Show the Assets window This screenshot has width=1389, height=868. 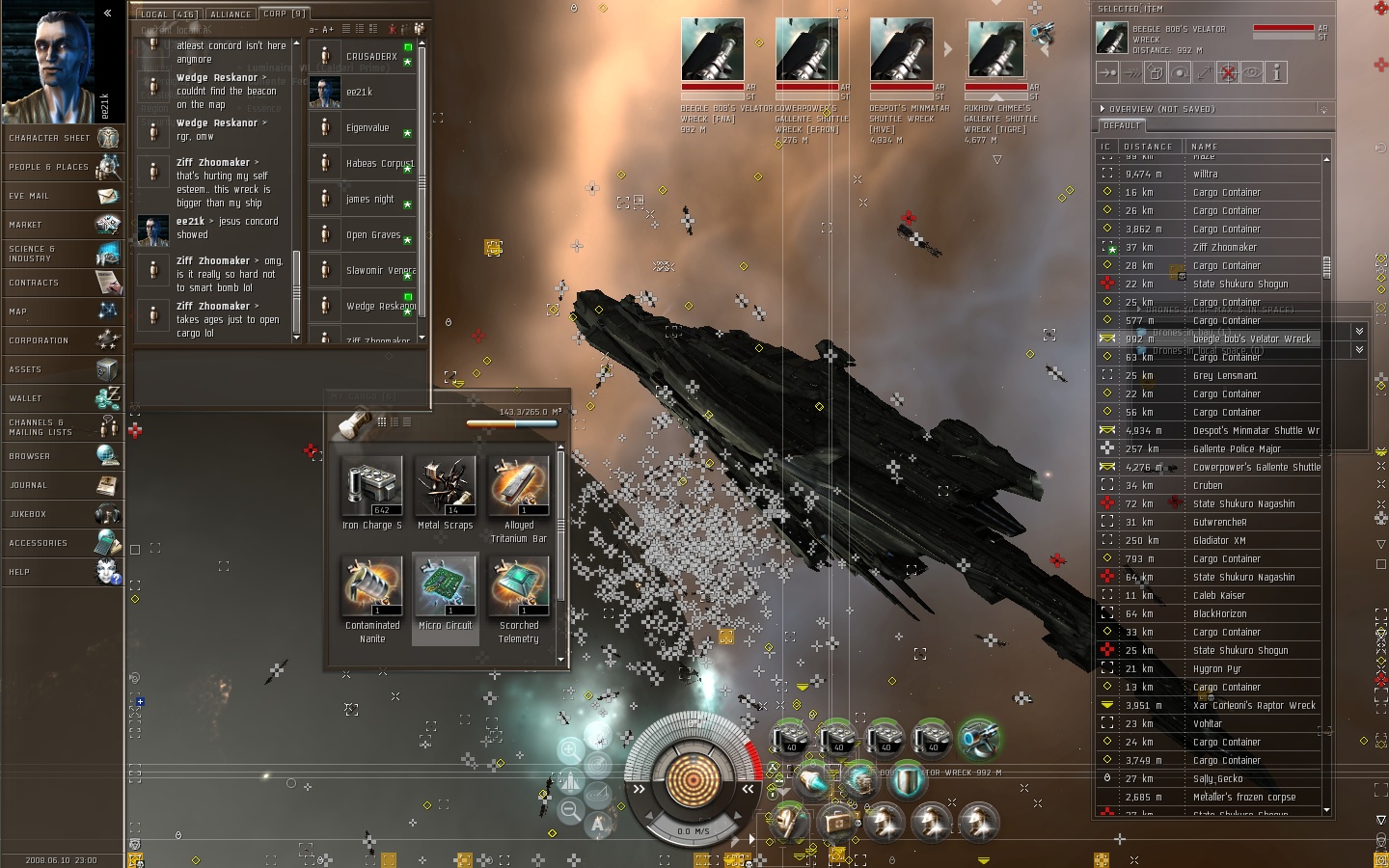coord(63,369)
